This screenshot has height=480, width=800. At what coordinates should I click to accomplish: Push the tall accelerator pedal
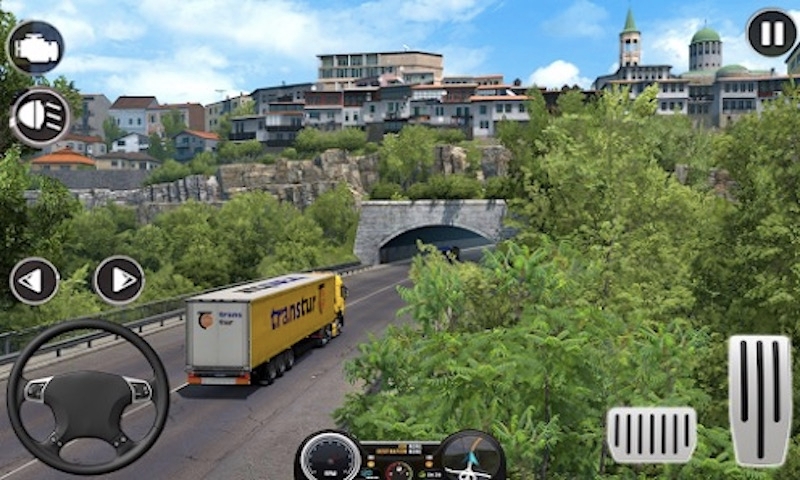tap(759, 399)
